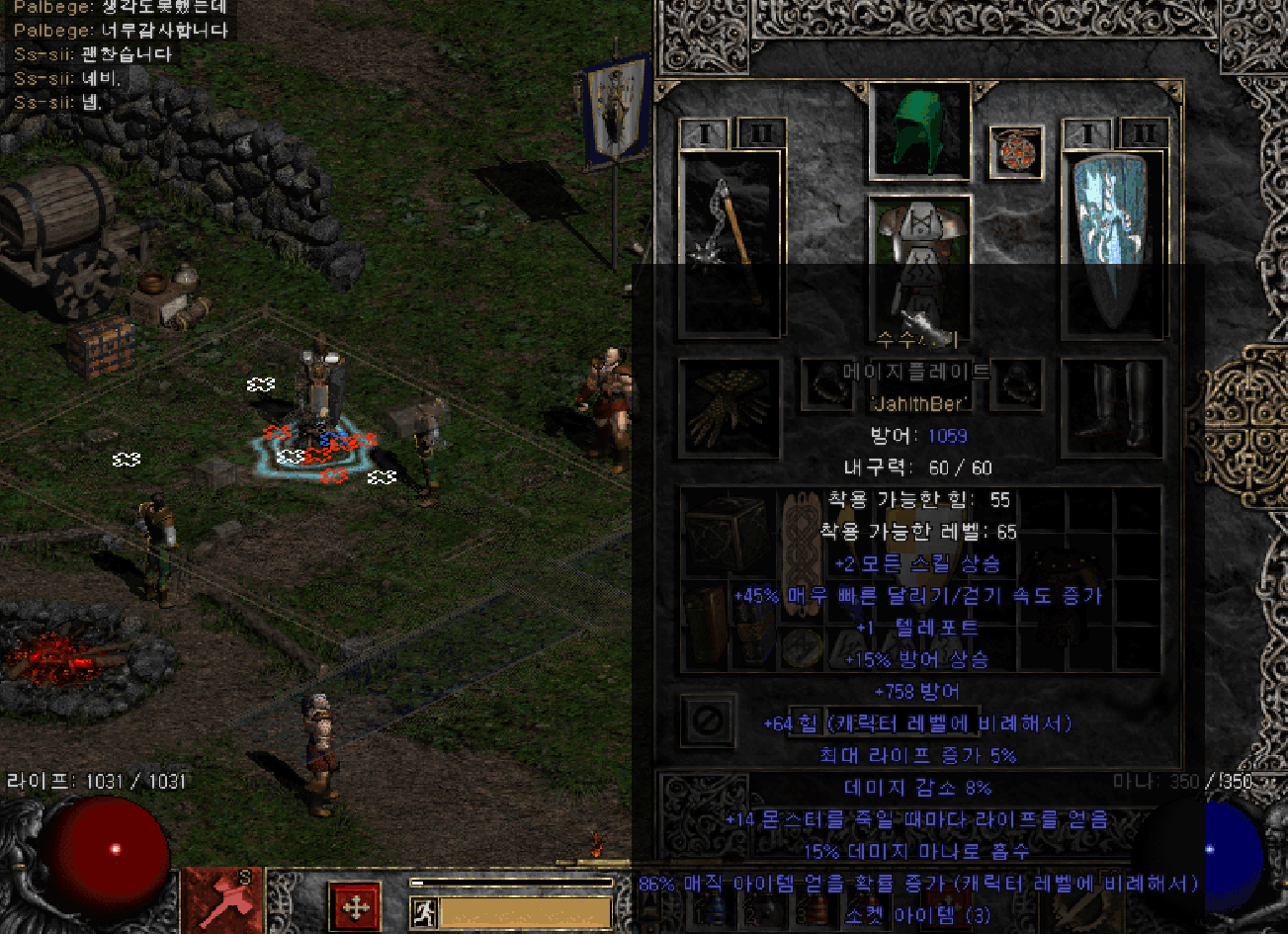Select the gloves equipment slot
This screenshot has height=934, width=1288.
click(729, 408)
